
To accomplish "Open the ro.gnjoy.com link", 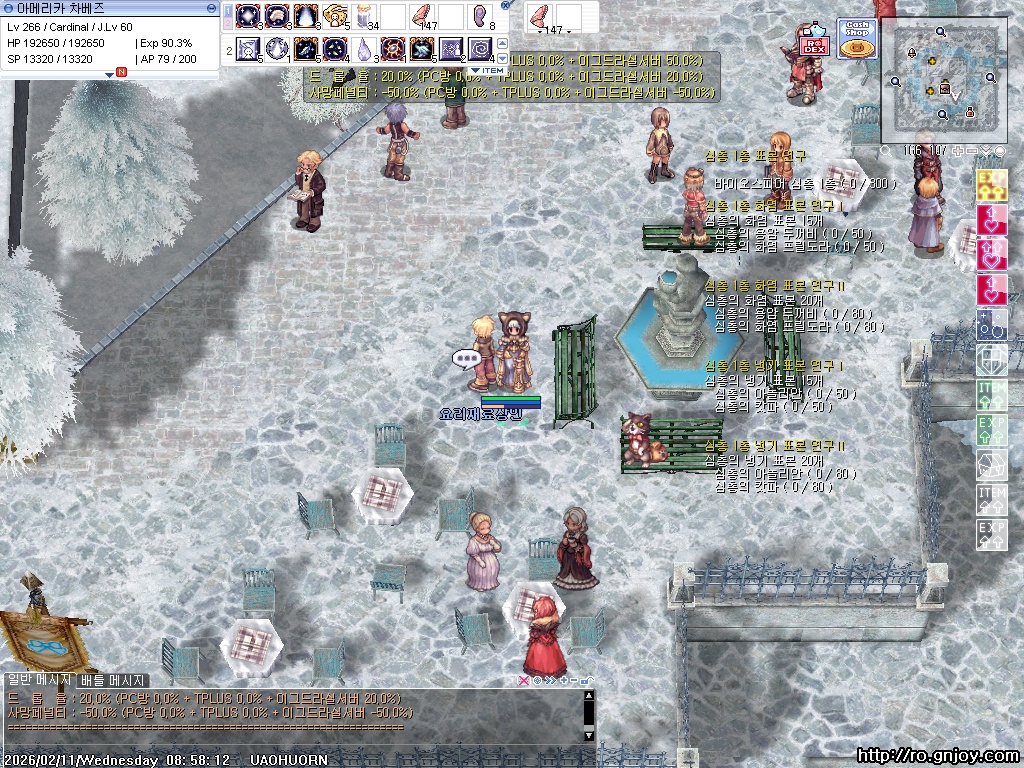I will tap(938, 755).
